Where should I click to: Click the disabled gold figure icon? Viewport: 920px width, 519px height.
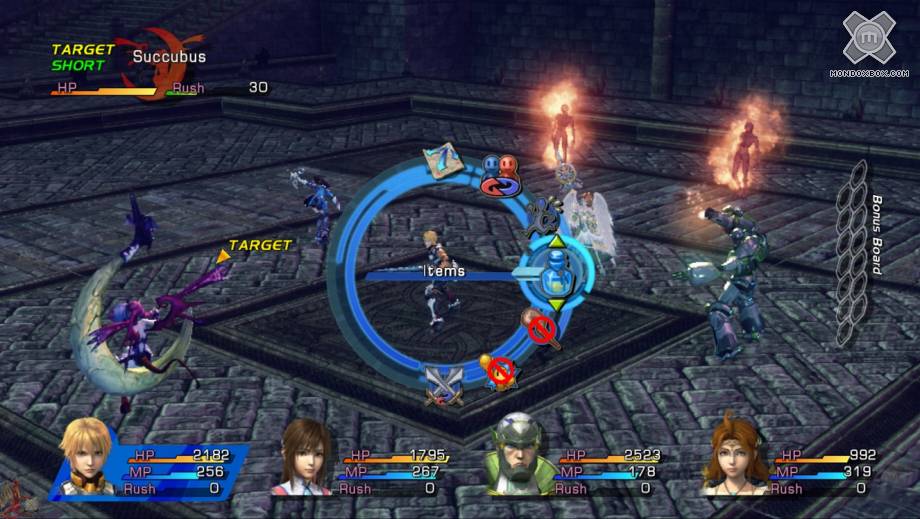(x=499, y=370)
